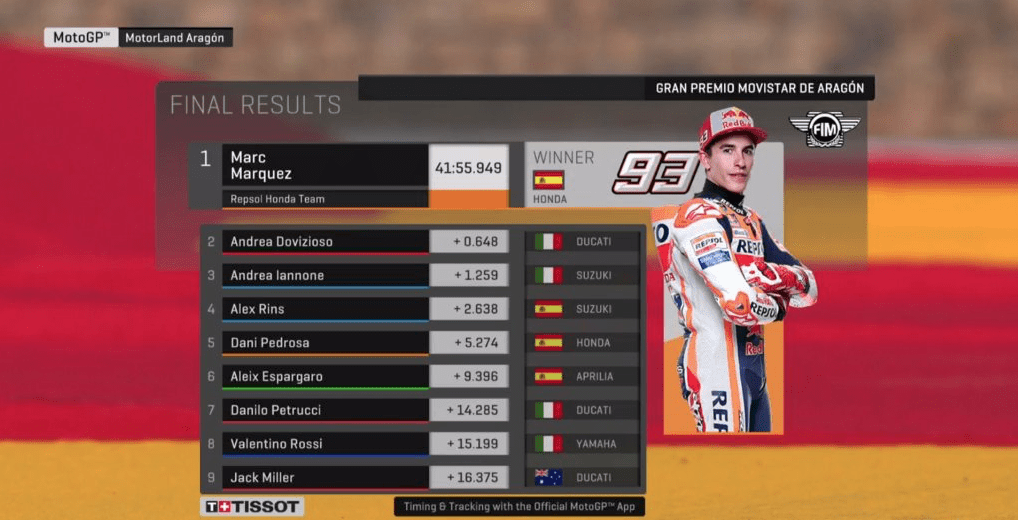Select Dani Pedrosa's row

tap(326, 343)
